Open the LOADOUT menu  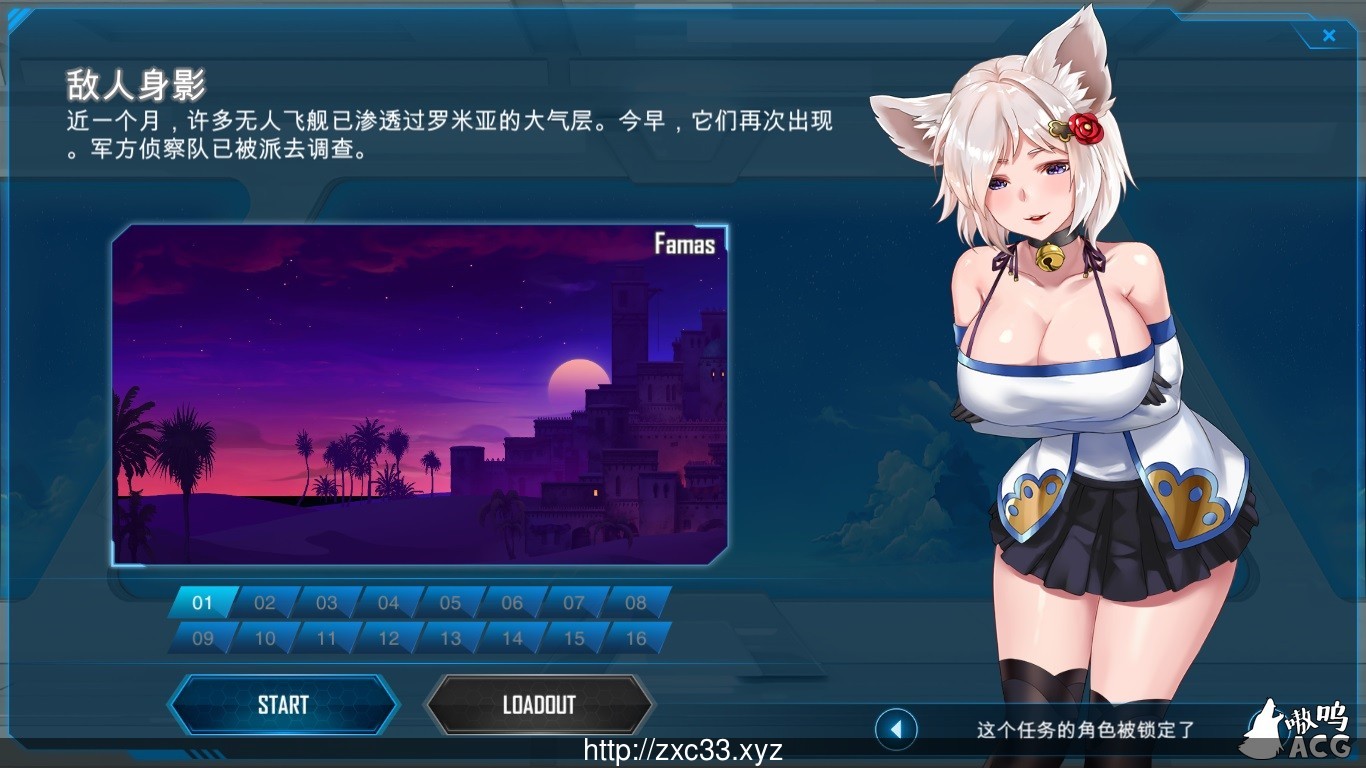point(539,704)
